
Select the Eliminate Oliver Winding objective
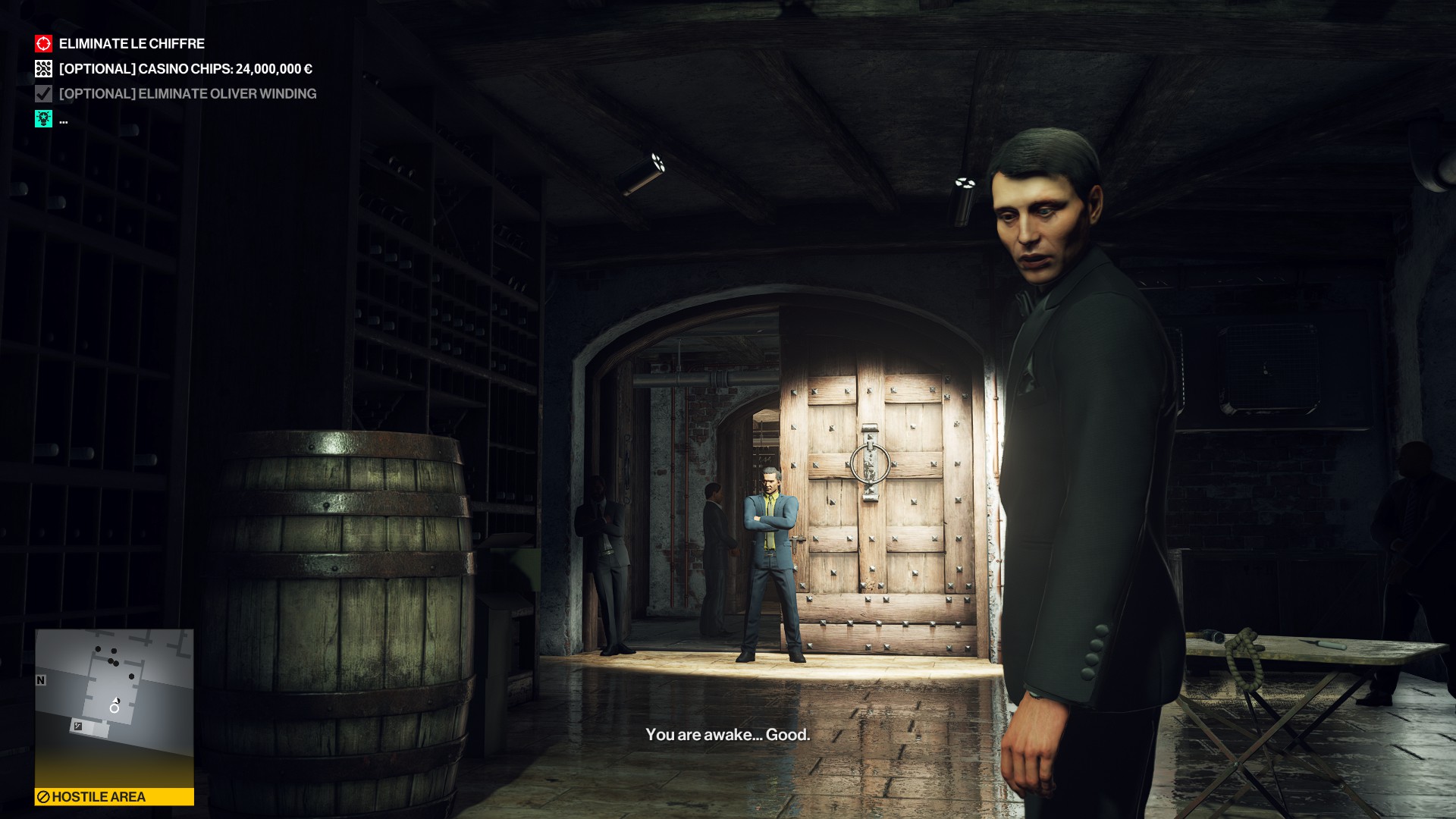[187, 94]
